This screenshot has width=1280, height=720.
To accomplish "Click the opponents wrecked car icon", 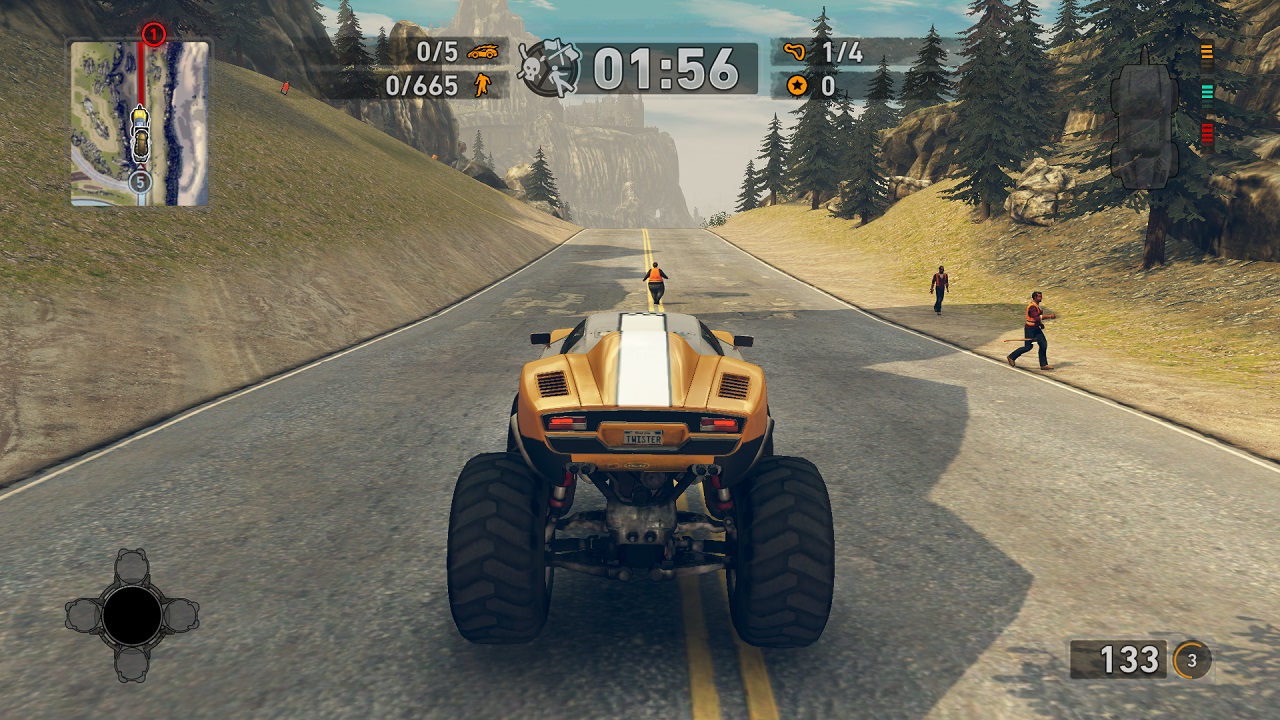I will pos(482,52).
